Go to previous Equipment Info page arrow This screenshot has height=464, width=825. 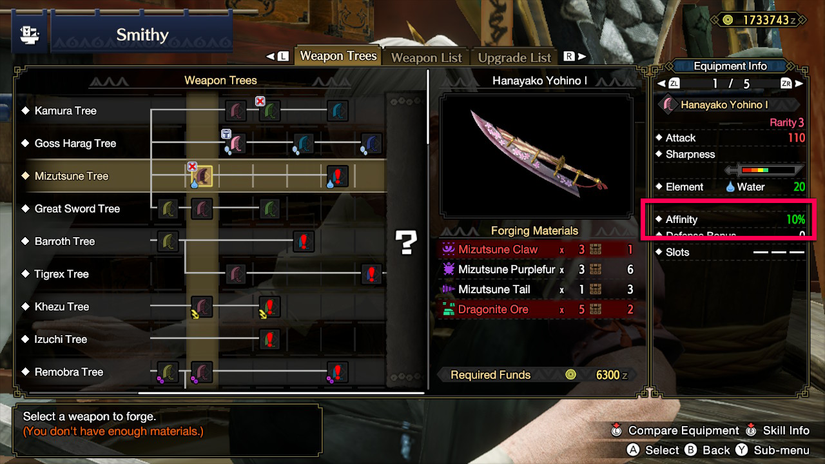pos(661,84)
